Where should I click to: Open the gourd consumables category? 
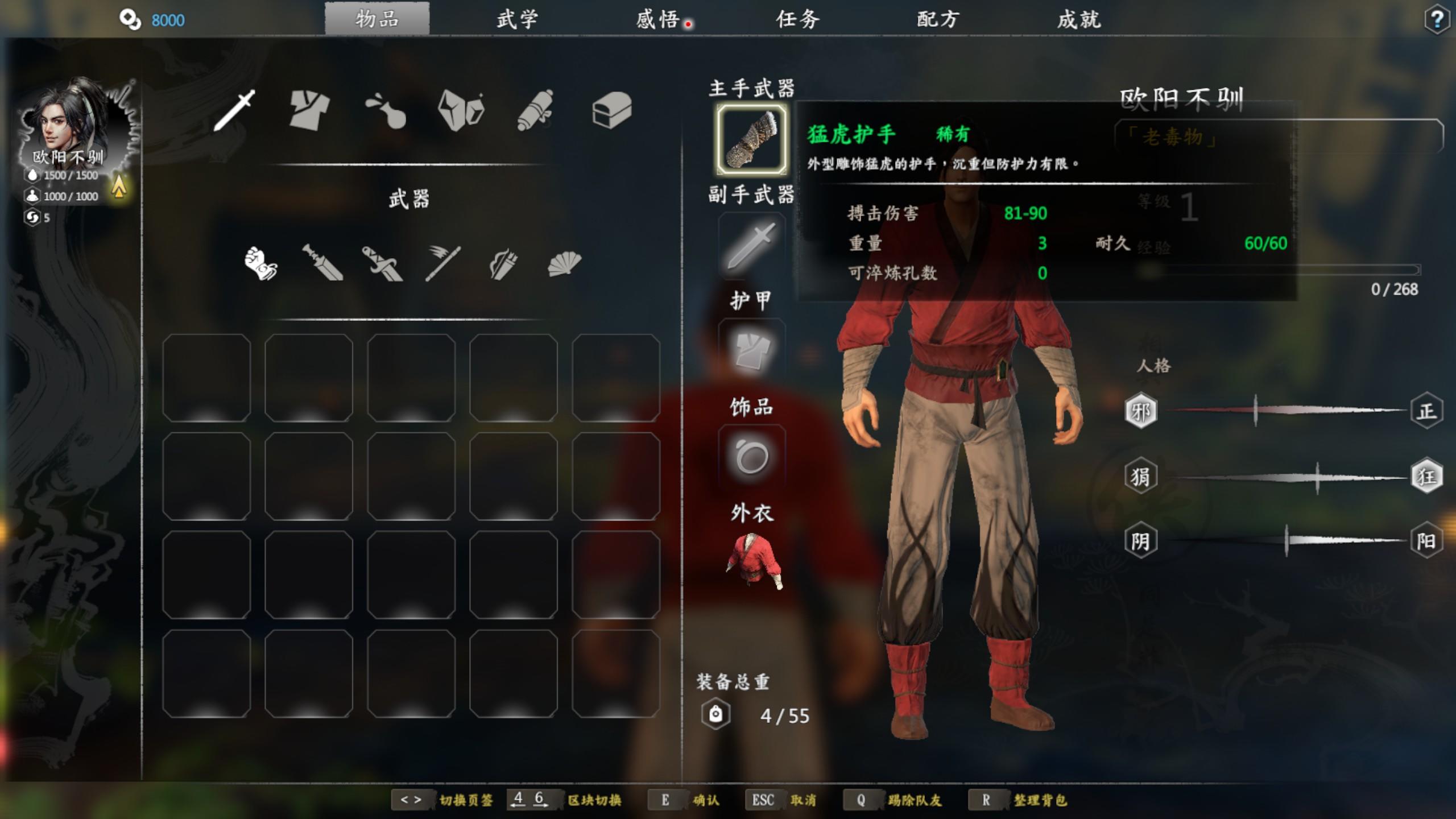(x=386, y=110)
